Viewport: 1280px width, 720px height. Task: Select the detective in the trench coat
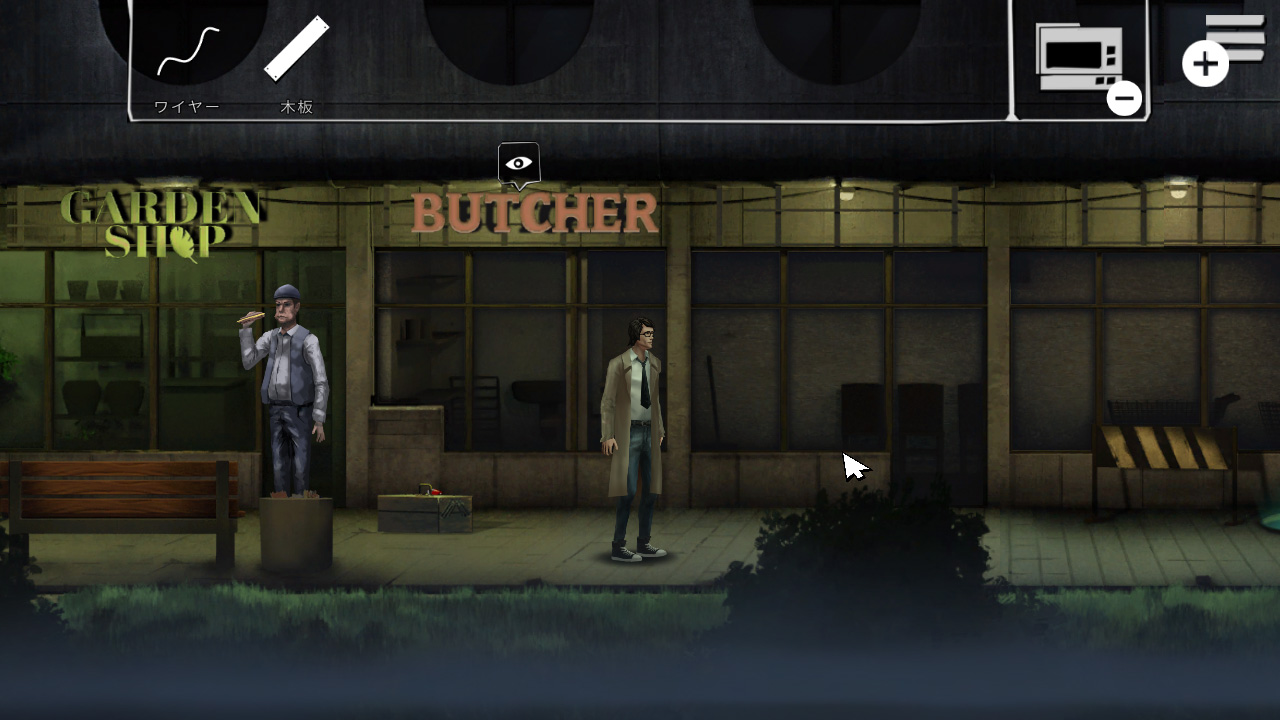point(635,420)
